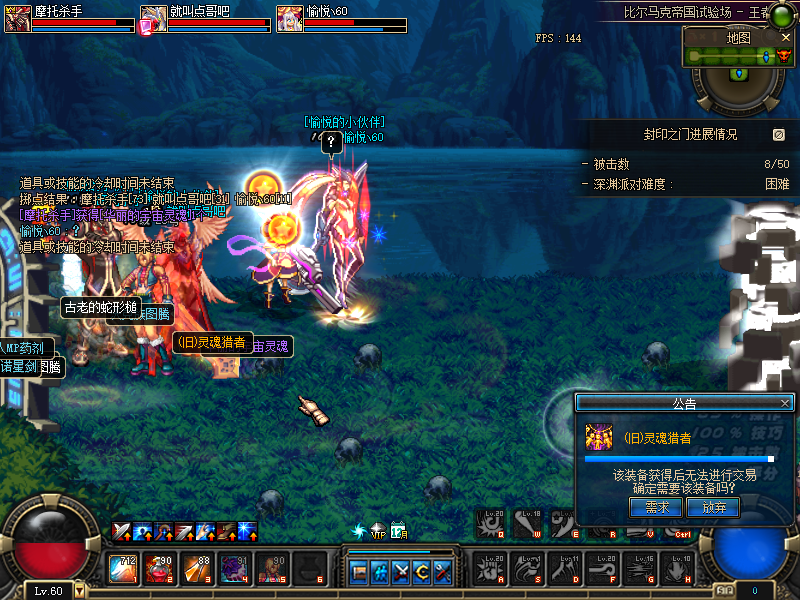Select party member 摩托杀手's portrait
800x600 pixels.
pos(18,19)
